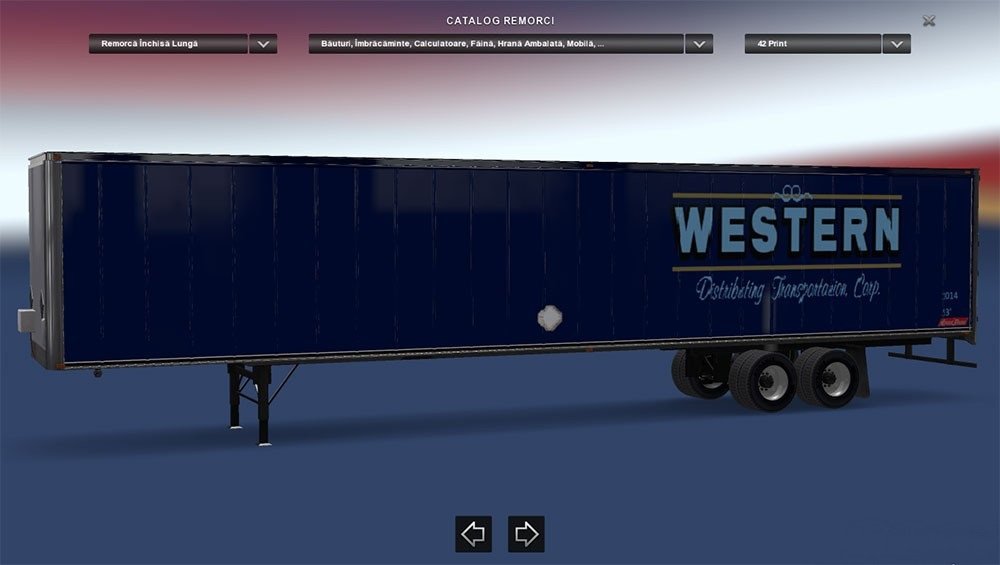Show the next trailer with right arrow
1000x565 pixels.
pyautogui.click(x=526, y=534)
